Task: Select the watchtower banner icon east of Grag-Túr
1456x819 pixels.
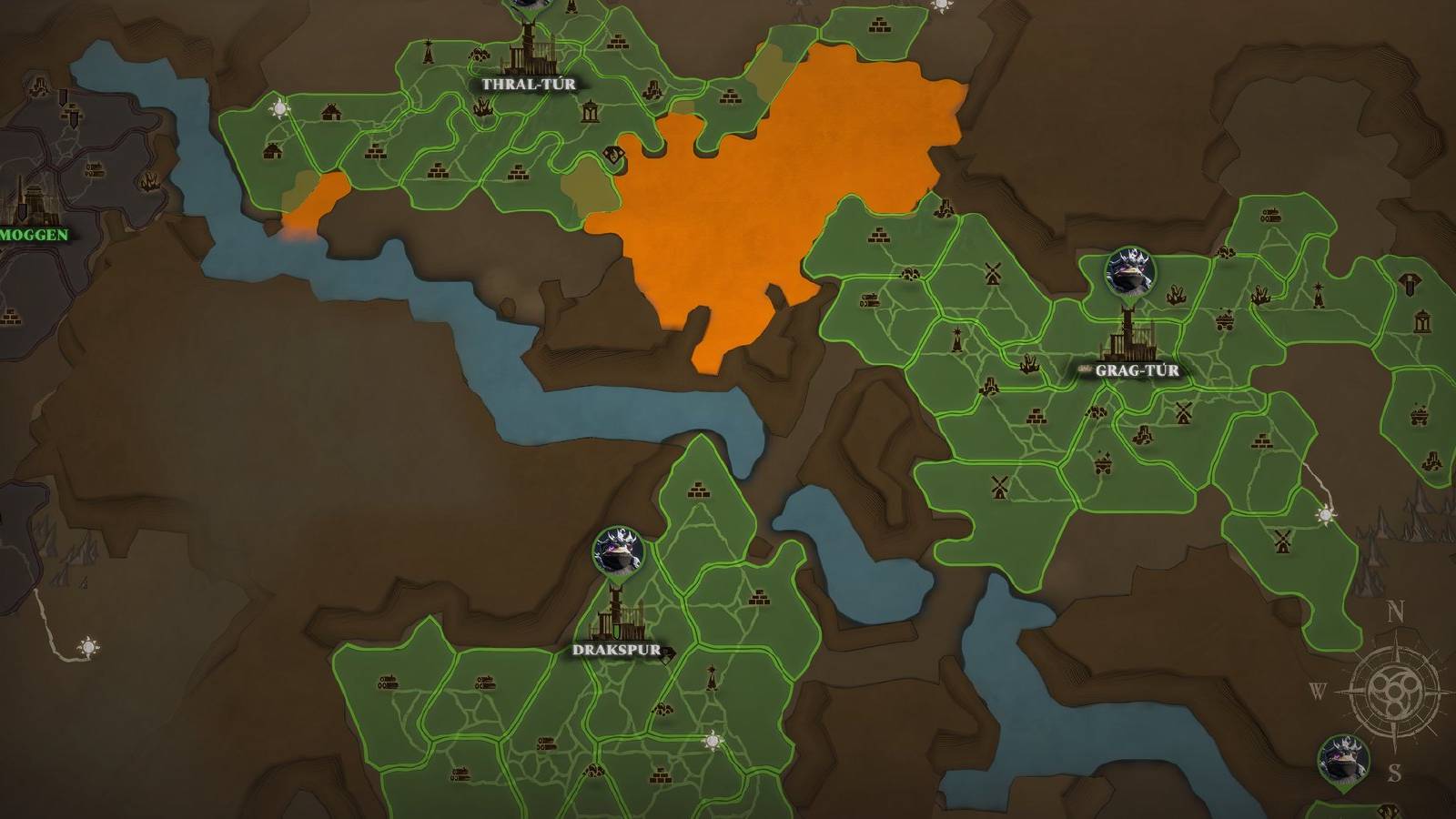Action: coord(1410,284)
